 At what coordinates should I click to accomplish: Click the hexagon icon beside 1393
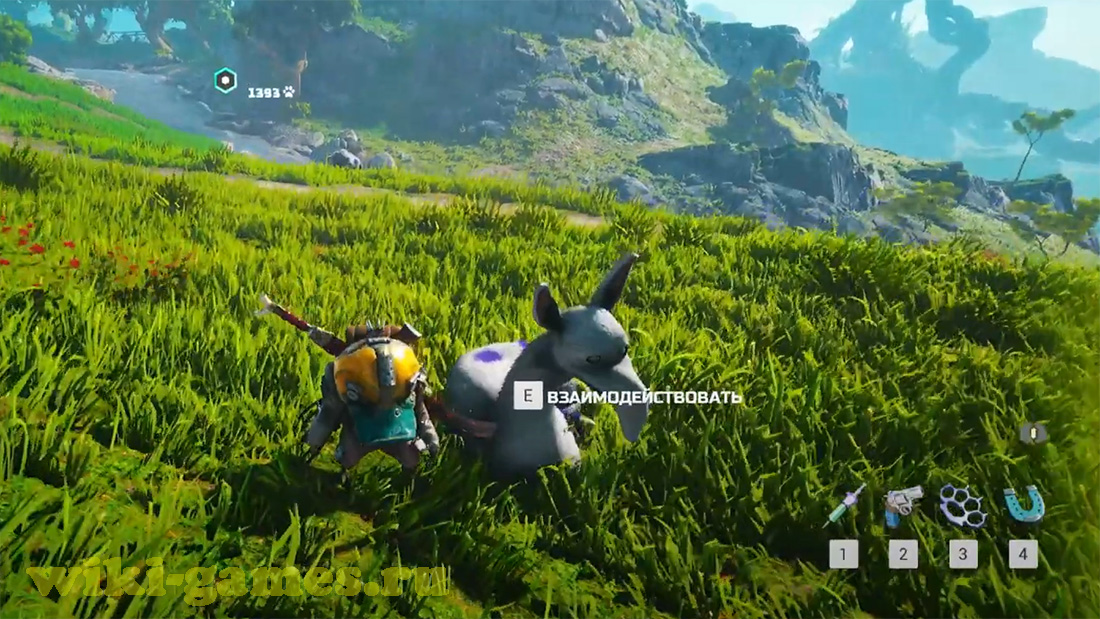click(227, 81)
